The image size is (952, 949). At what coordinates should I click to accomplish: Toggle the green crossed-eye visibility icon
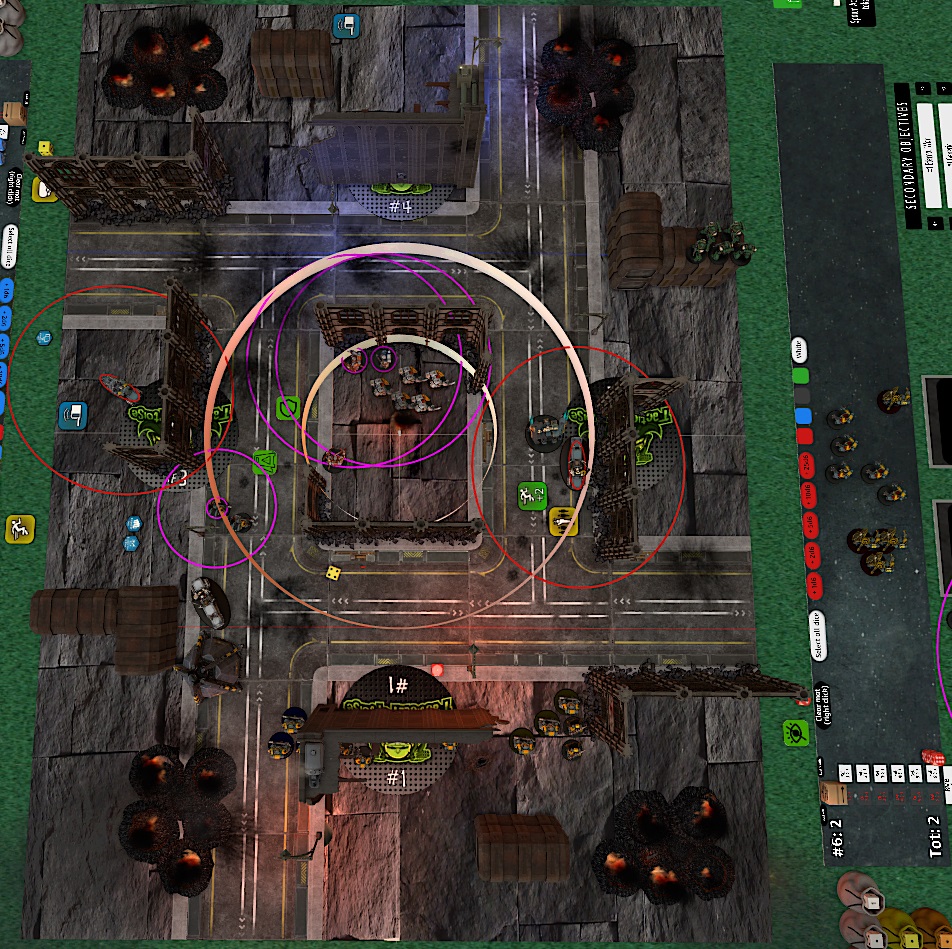pos(794,733)
